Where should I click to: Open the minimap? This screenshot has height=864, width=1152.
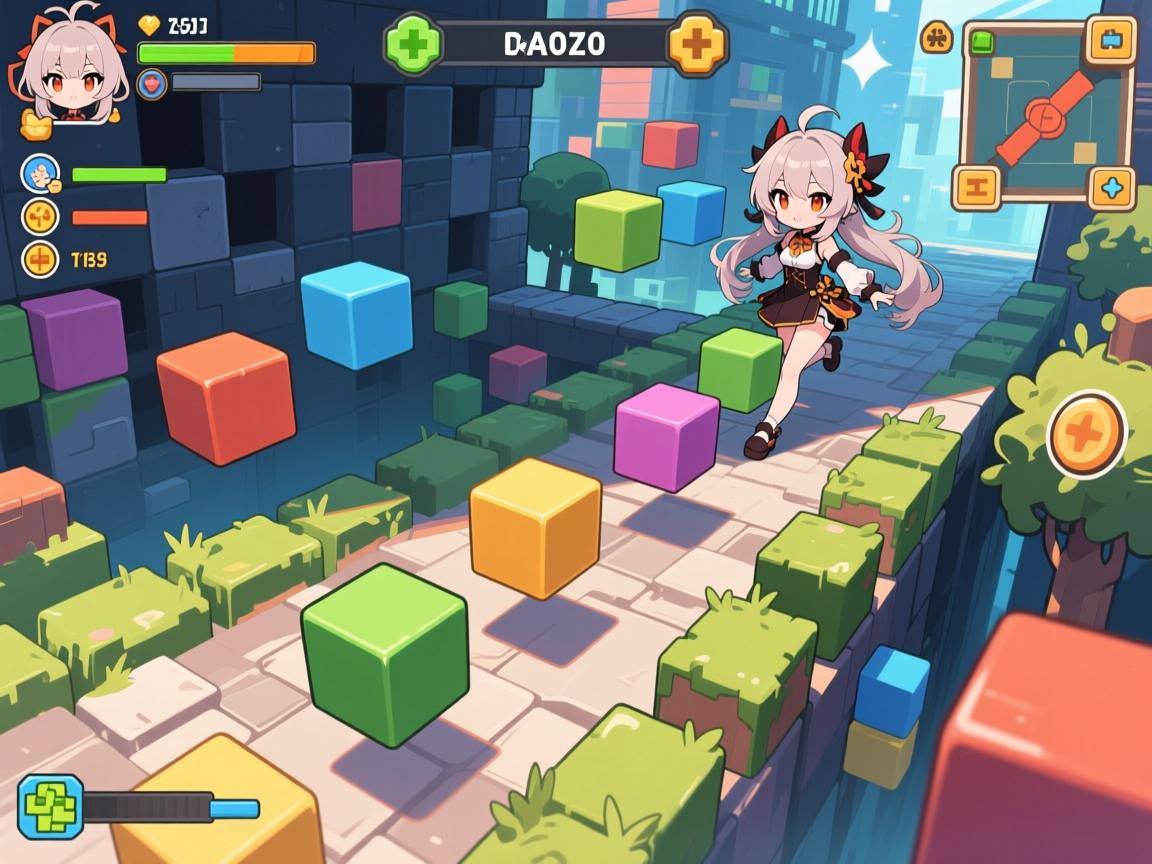pyautogui.click(x=1046, y=111)
